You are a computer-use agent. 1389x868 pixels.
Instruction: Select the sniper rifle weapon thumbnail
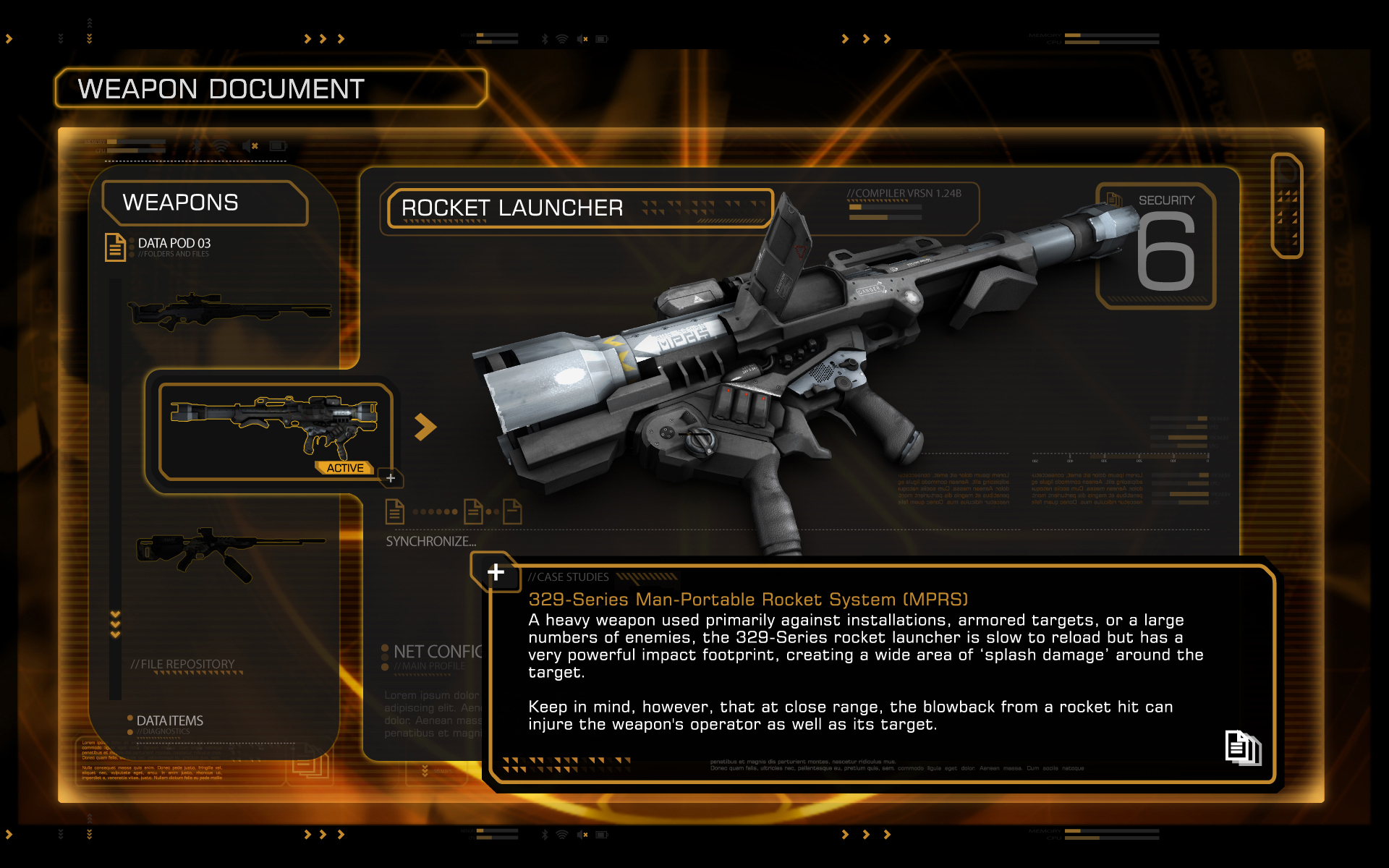pos(229,311)
